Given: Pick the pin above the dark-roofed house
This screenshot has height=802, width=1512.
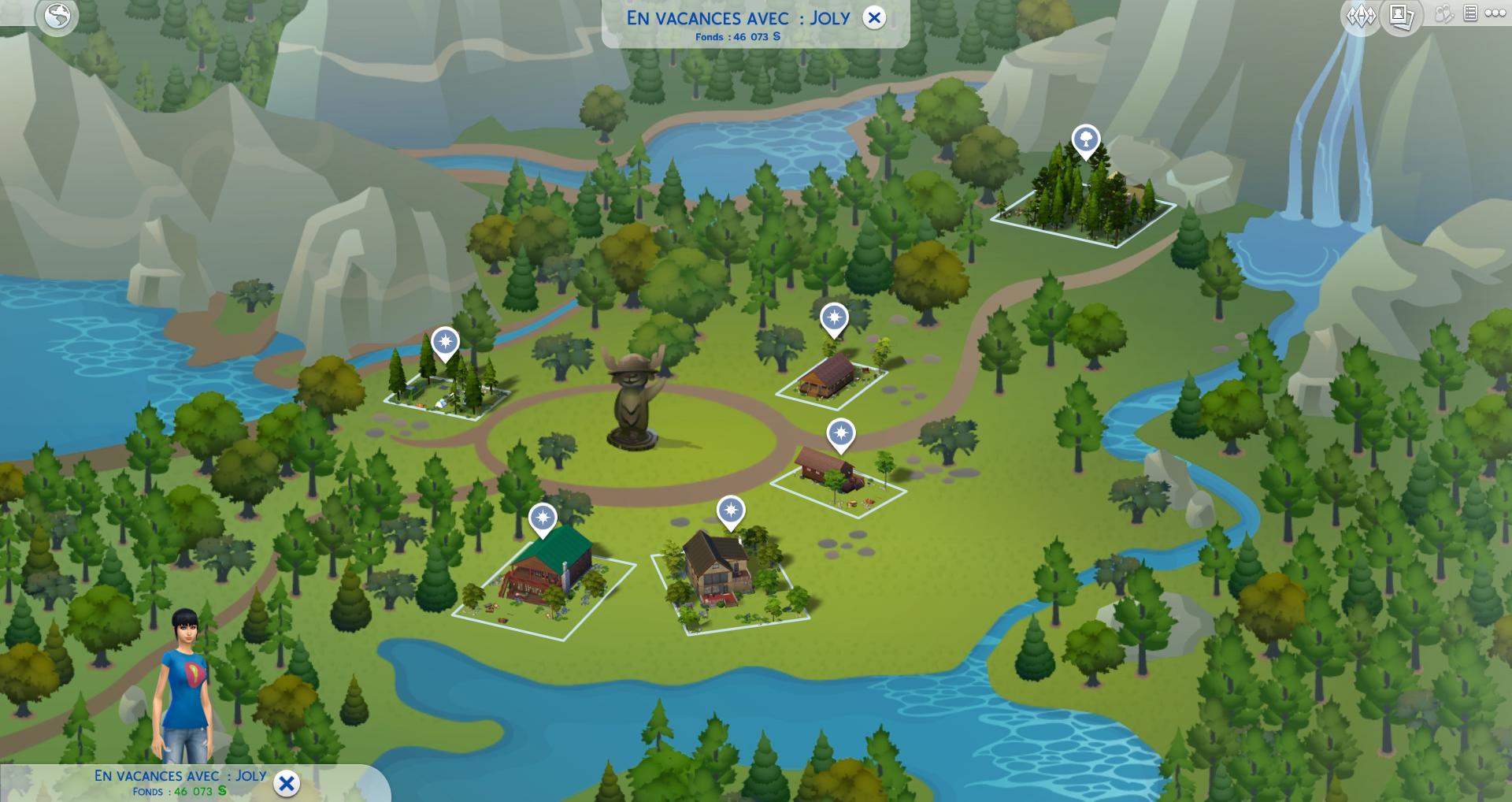Looking at the screenshot, I should point(731,511).
